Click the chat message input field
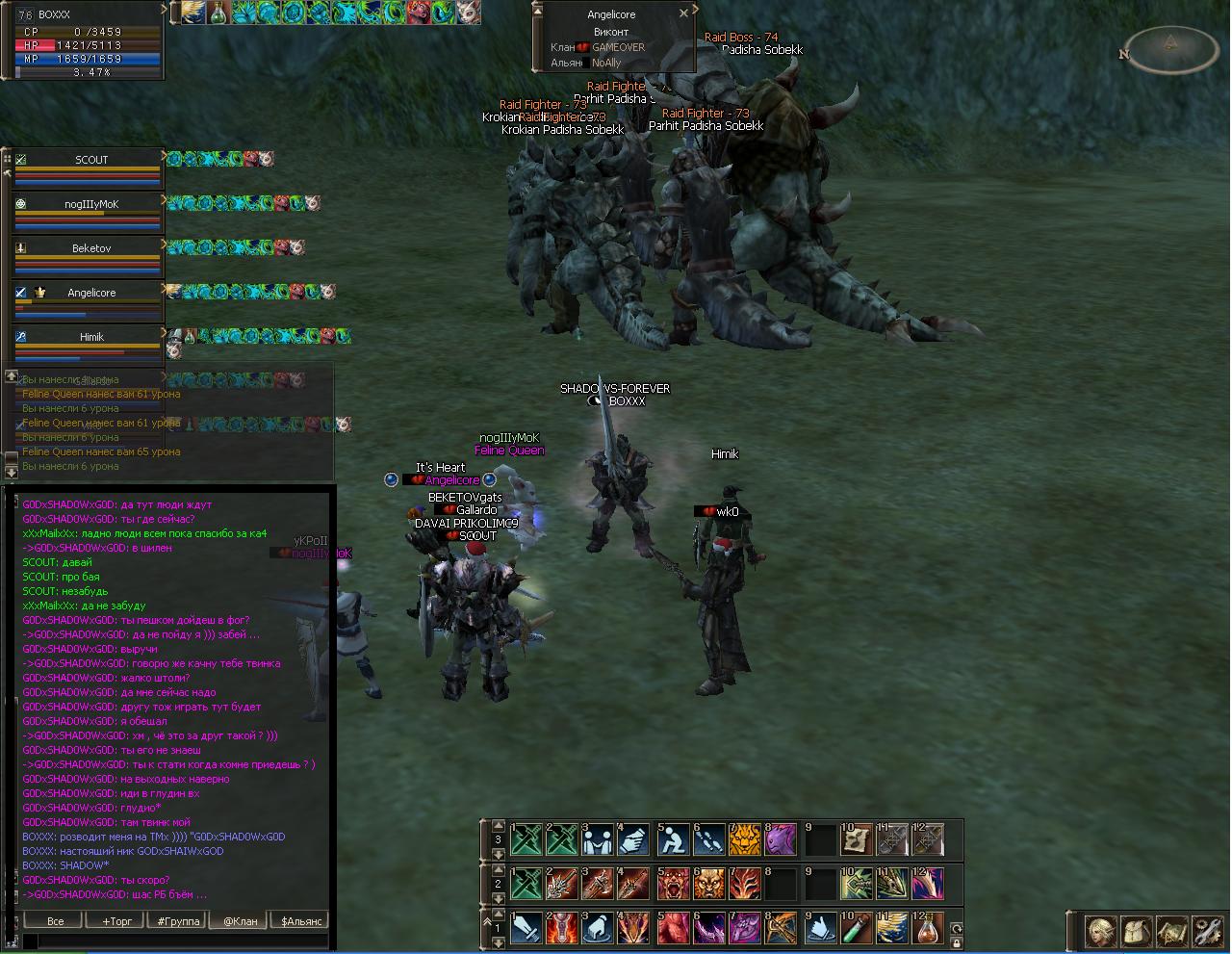This screenshot has width=1232, height=954. click(x=173, y=941)
